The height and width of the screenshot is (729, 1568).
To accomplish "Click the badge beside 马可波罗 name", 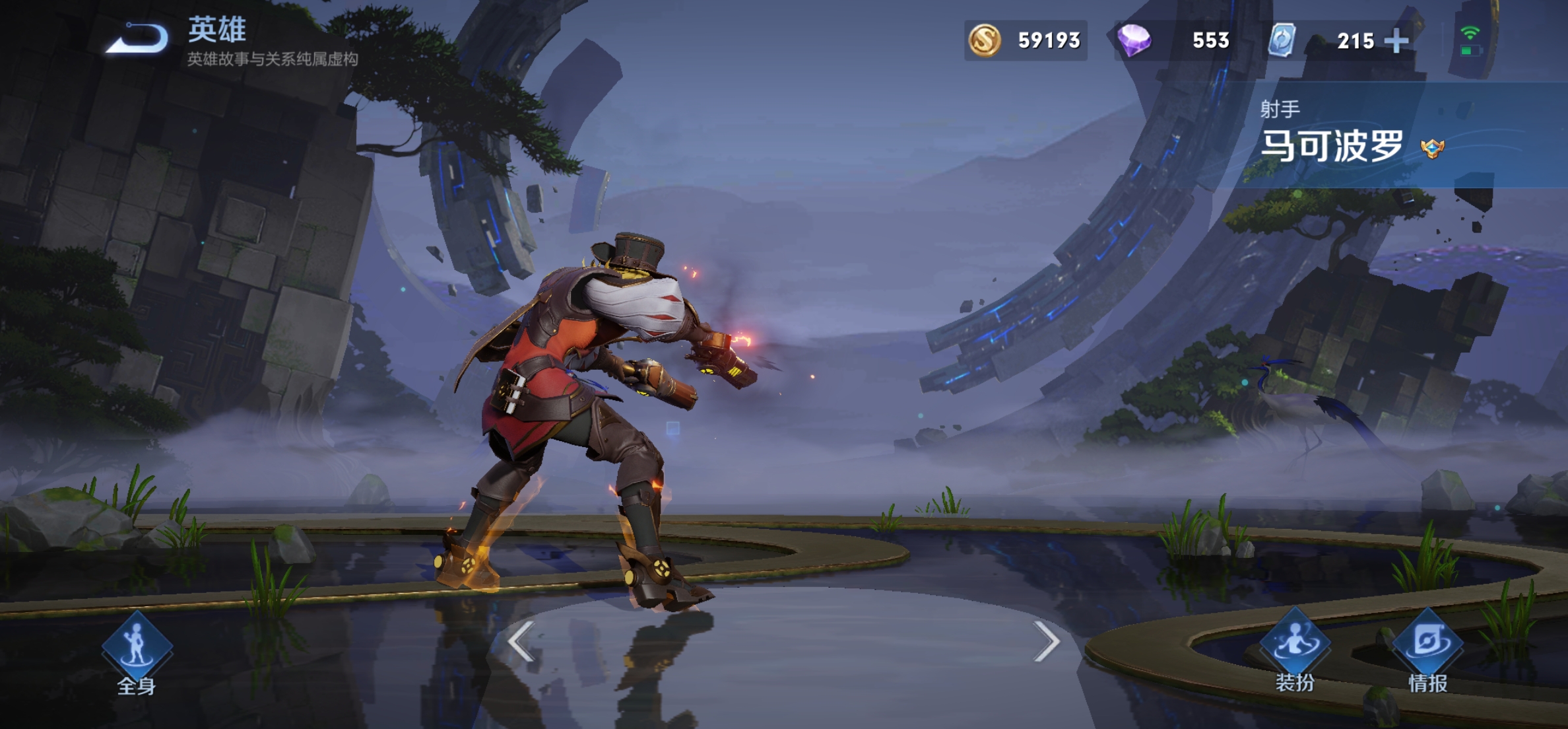I will [1432, 148].
